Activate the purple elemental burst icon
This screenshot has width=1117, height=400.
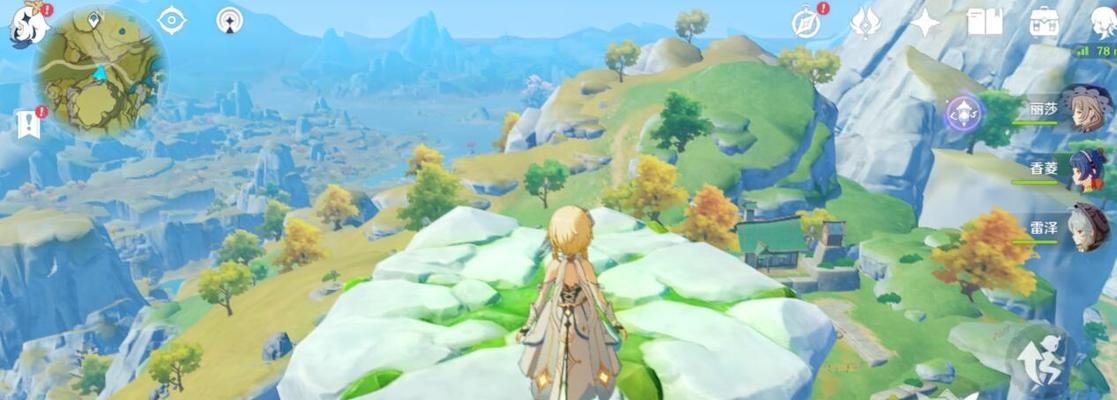coord(966,113)
